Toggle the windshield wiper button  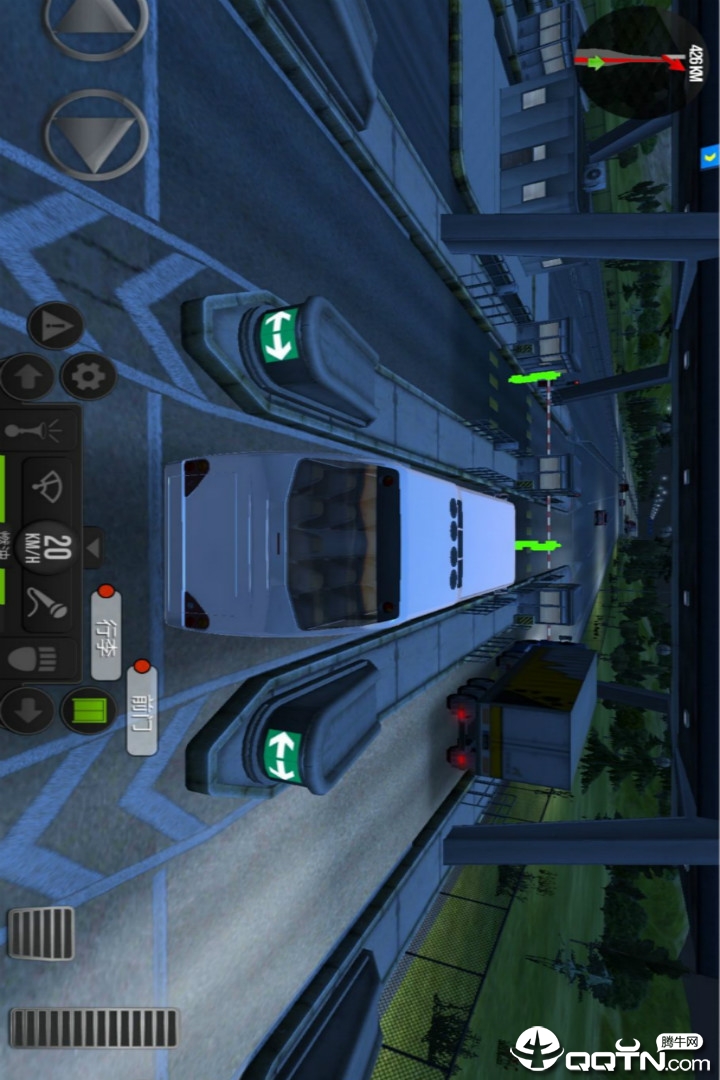coord(47,487)
